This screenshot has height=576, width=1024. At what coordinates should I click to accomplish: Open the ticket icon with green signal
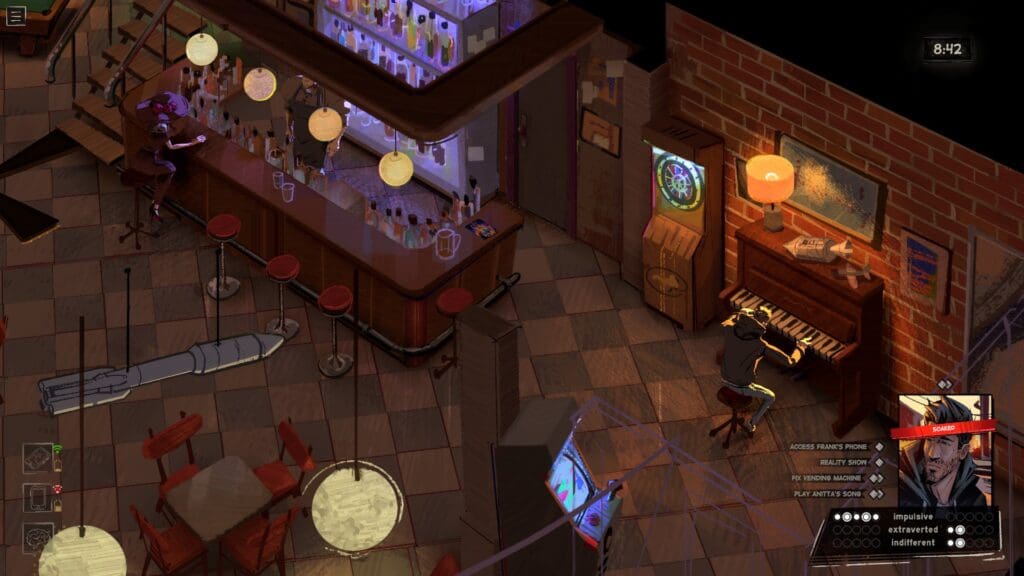point(38,459)
